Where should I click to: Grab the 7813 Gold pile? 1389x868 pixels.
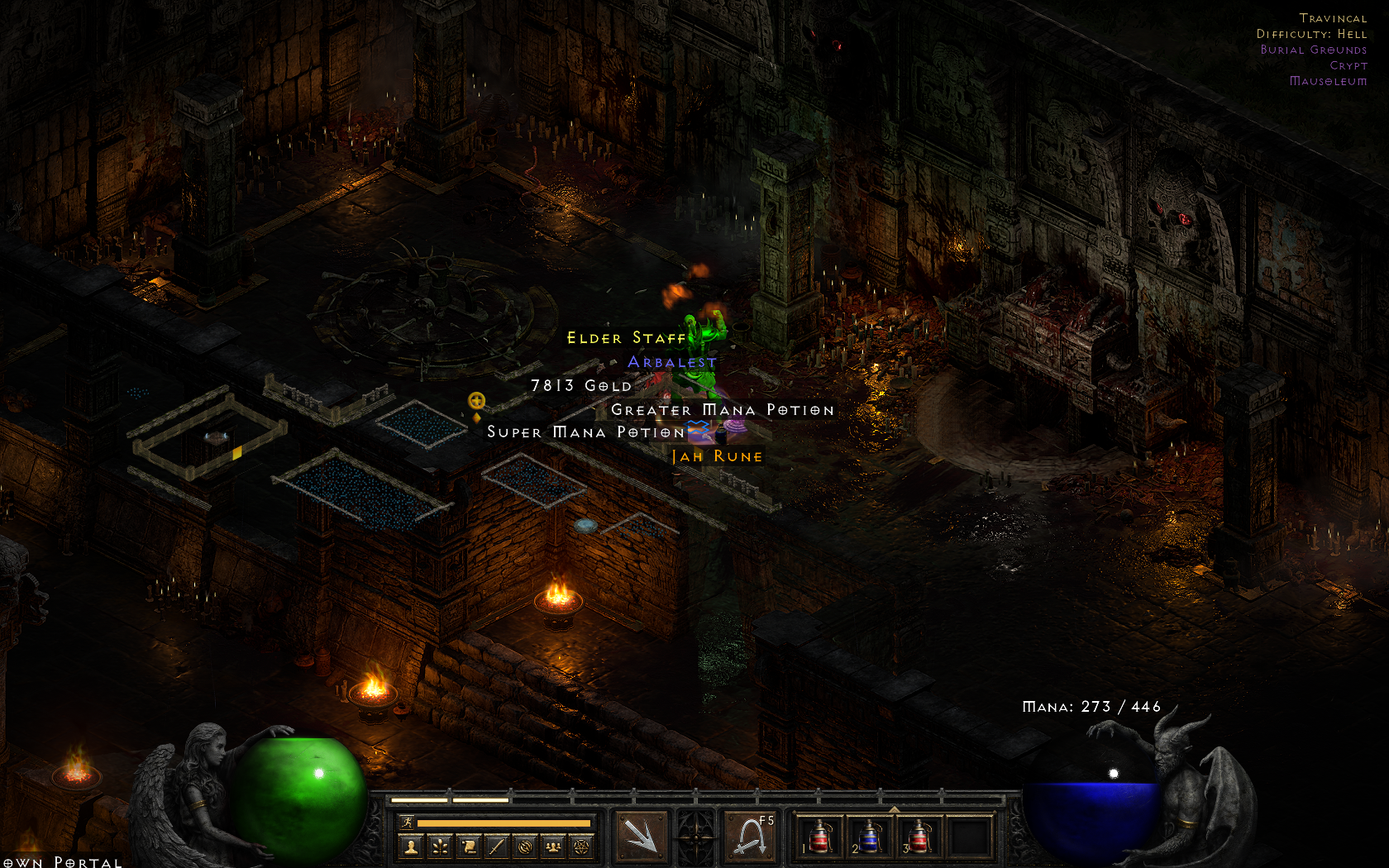pos(580,385)
